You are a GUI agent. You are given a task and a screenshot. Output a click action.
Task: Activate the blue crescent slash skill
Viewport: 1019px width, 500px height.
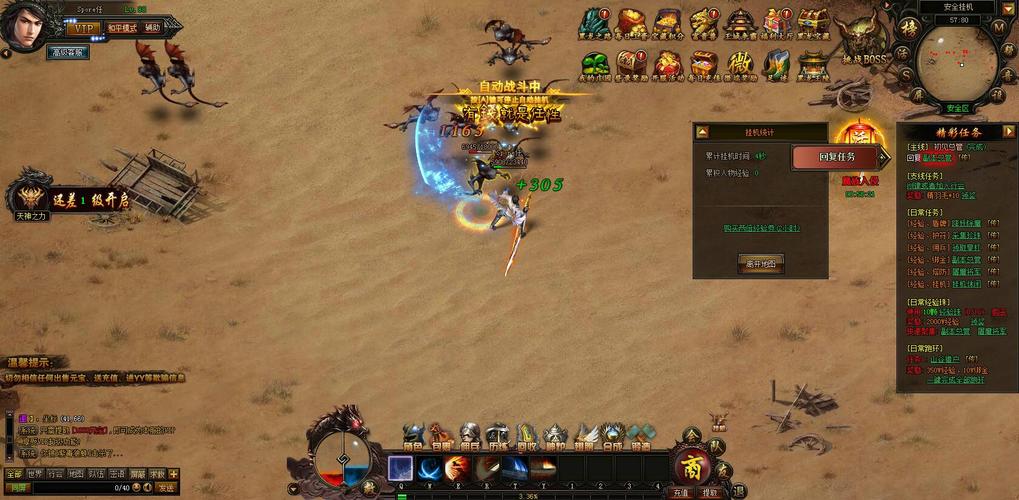430,468
